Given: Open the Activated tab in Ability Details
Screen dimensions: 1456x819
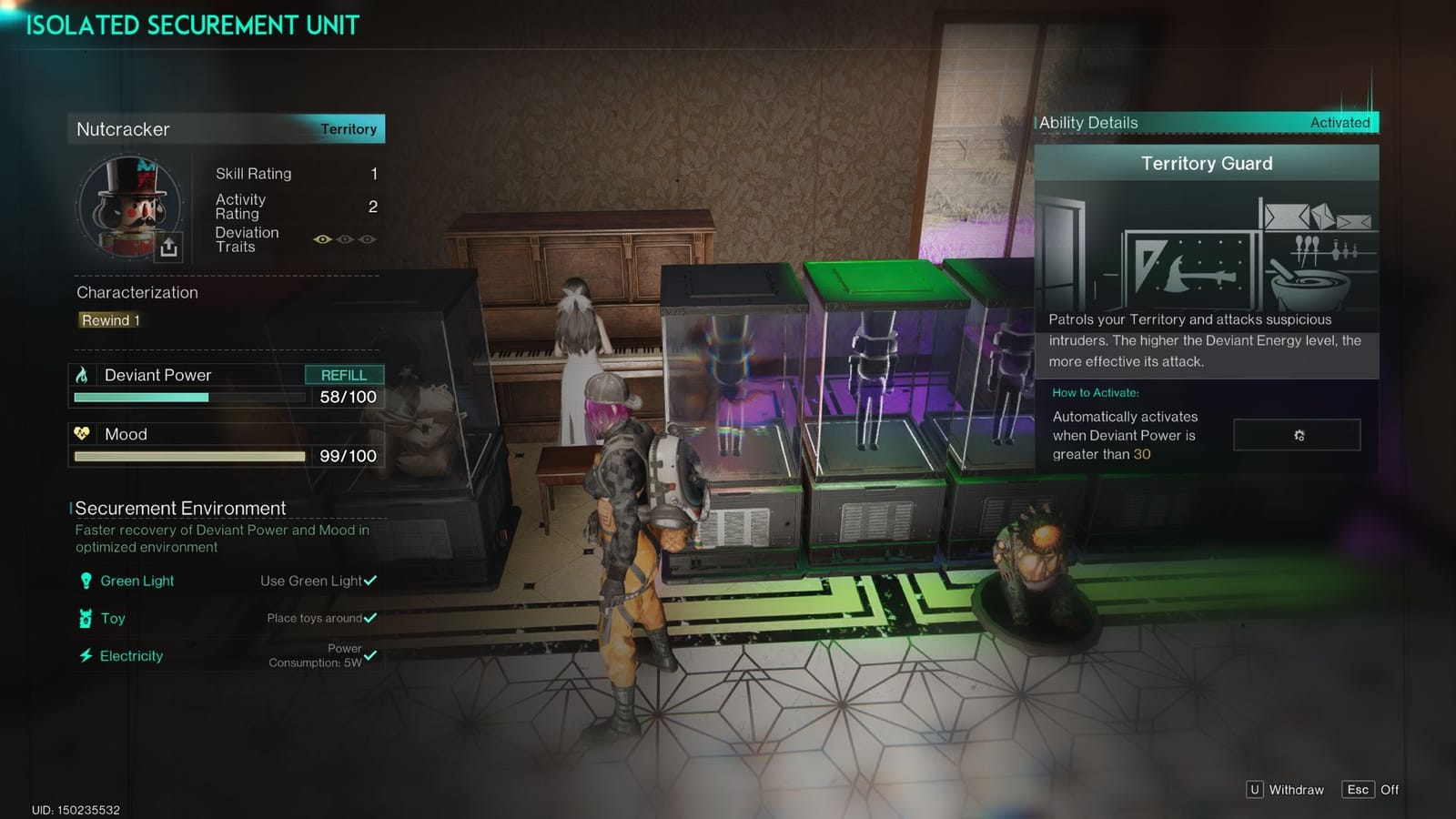Looking at the screenshot, I should (1340, 122).
